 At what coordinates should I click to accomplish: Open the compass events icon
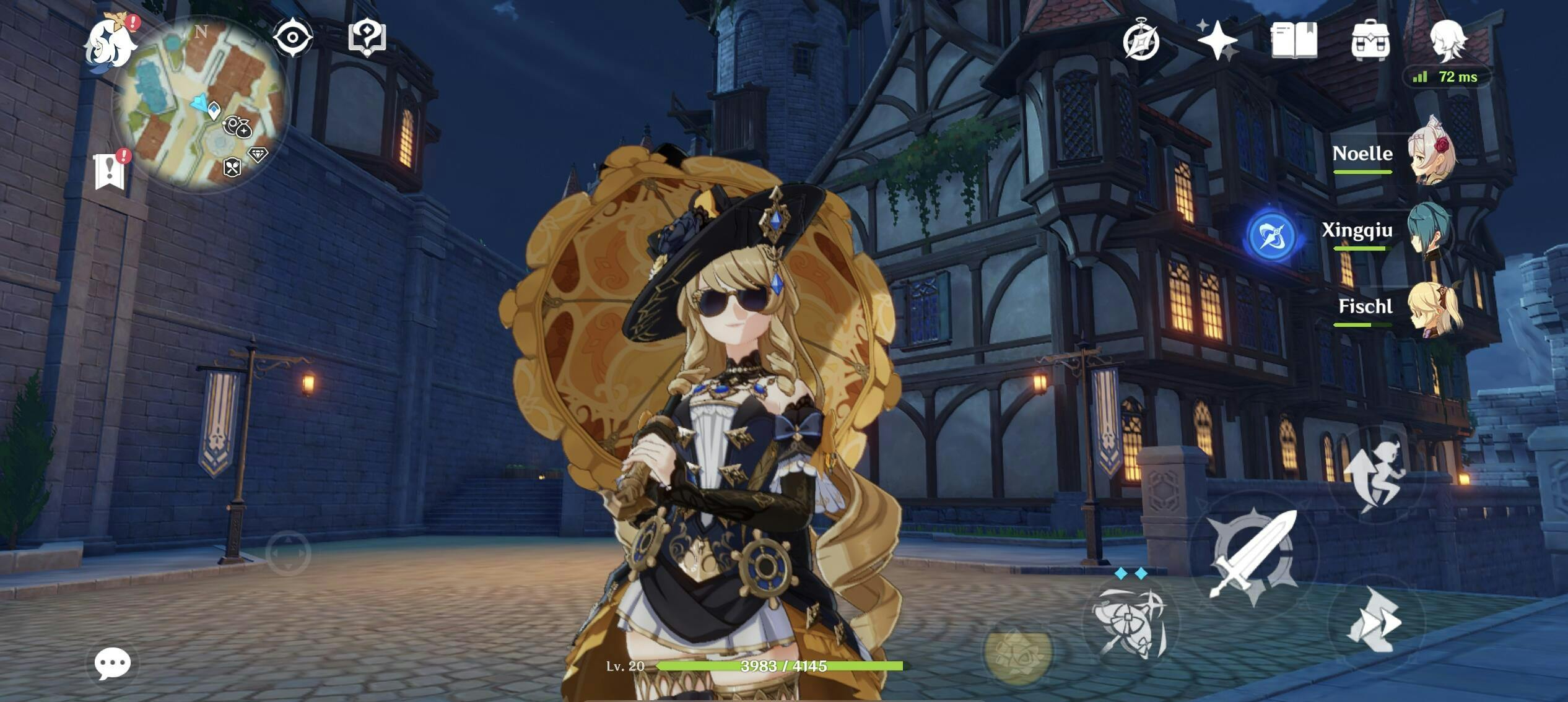pos(1141,41)
